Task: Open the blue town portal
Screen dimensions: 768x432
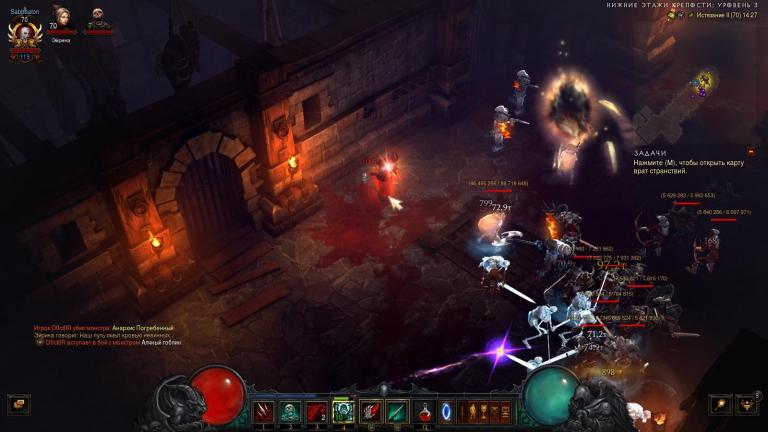Action: pyautogui.click(x=447, y=410)
